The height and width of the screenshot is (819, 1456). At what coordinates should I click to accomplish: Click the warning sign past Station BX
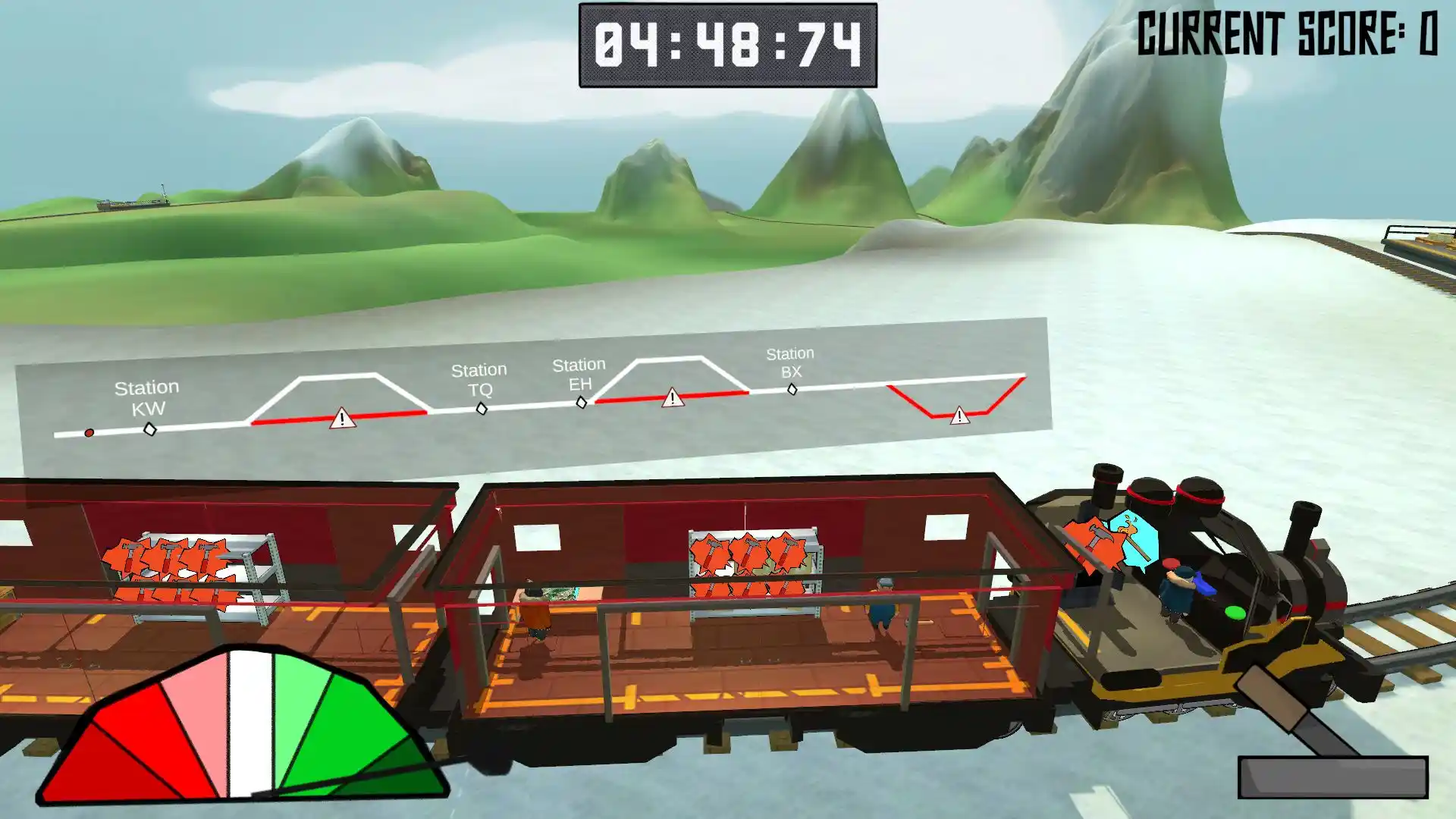click(959, 416)
